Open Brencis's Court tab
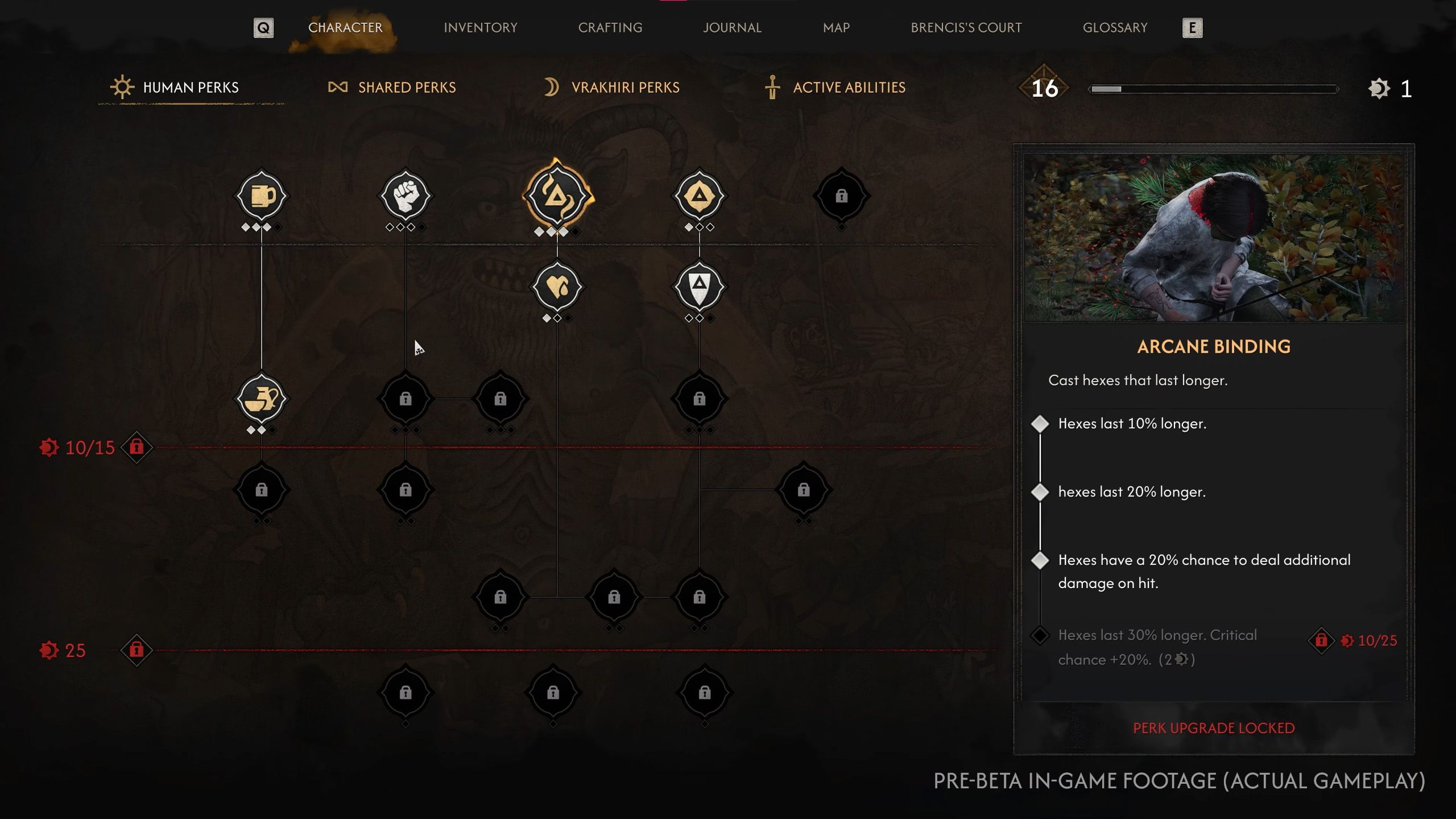This screenshot has height=819, width=1456. (966, 27)
